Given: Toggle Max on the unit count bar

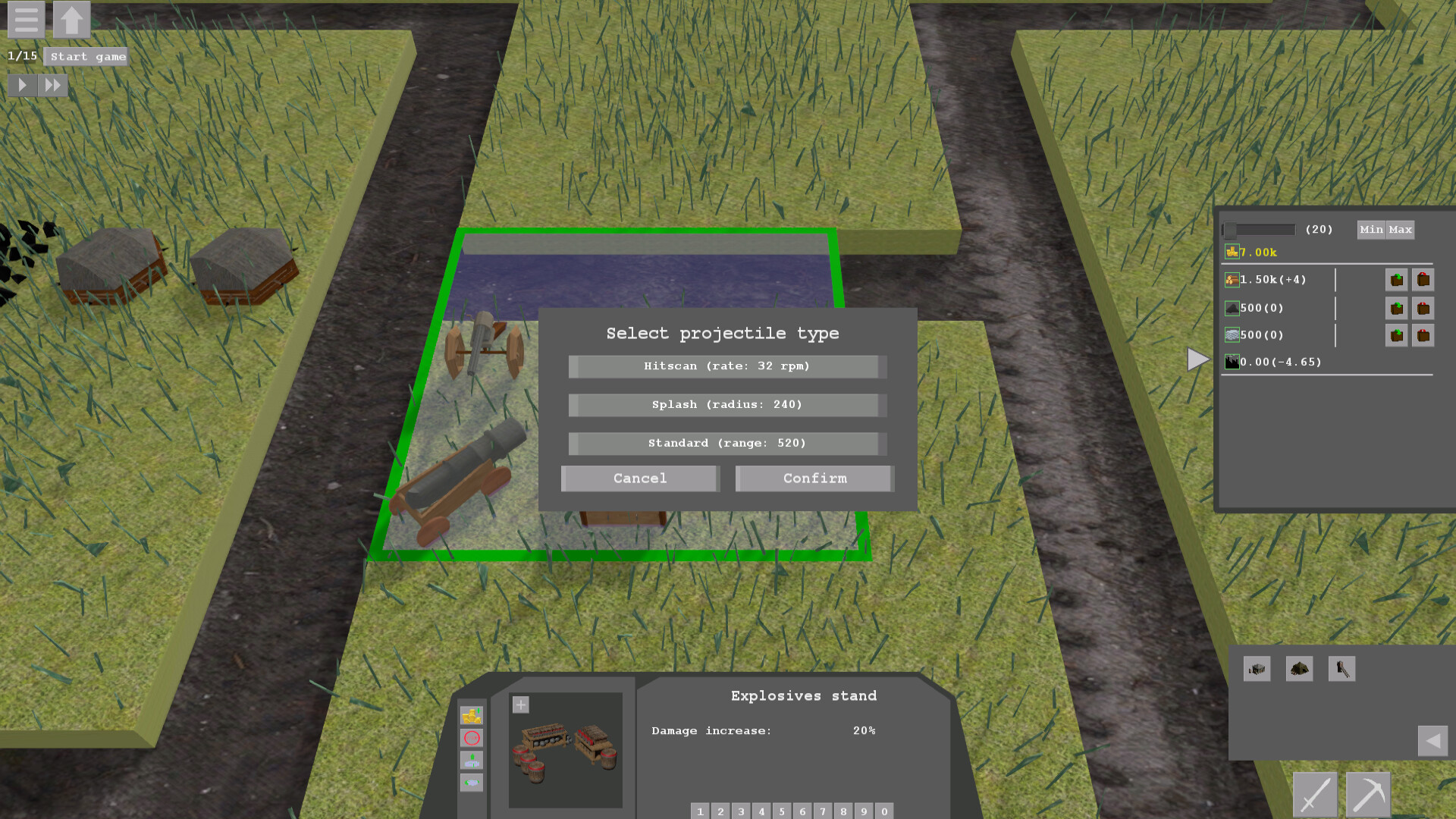Looking at the screenshot, I should 1401,230.
